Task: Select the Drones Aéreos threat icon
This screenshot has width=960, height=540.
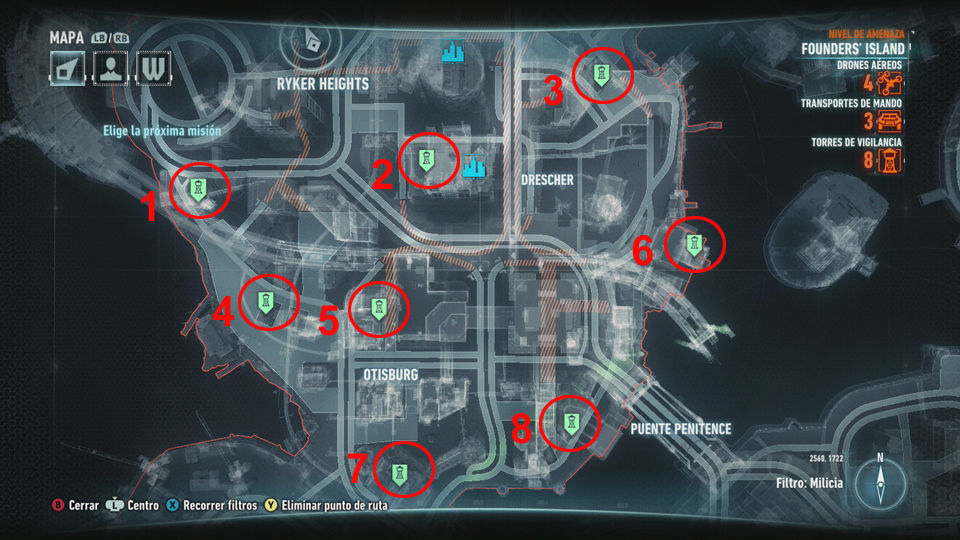Action: (x=890, y=84)
